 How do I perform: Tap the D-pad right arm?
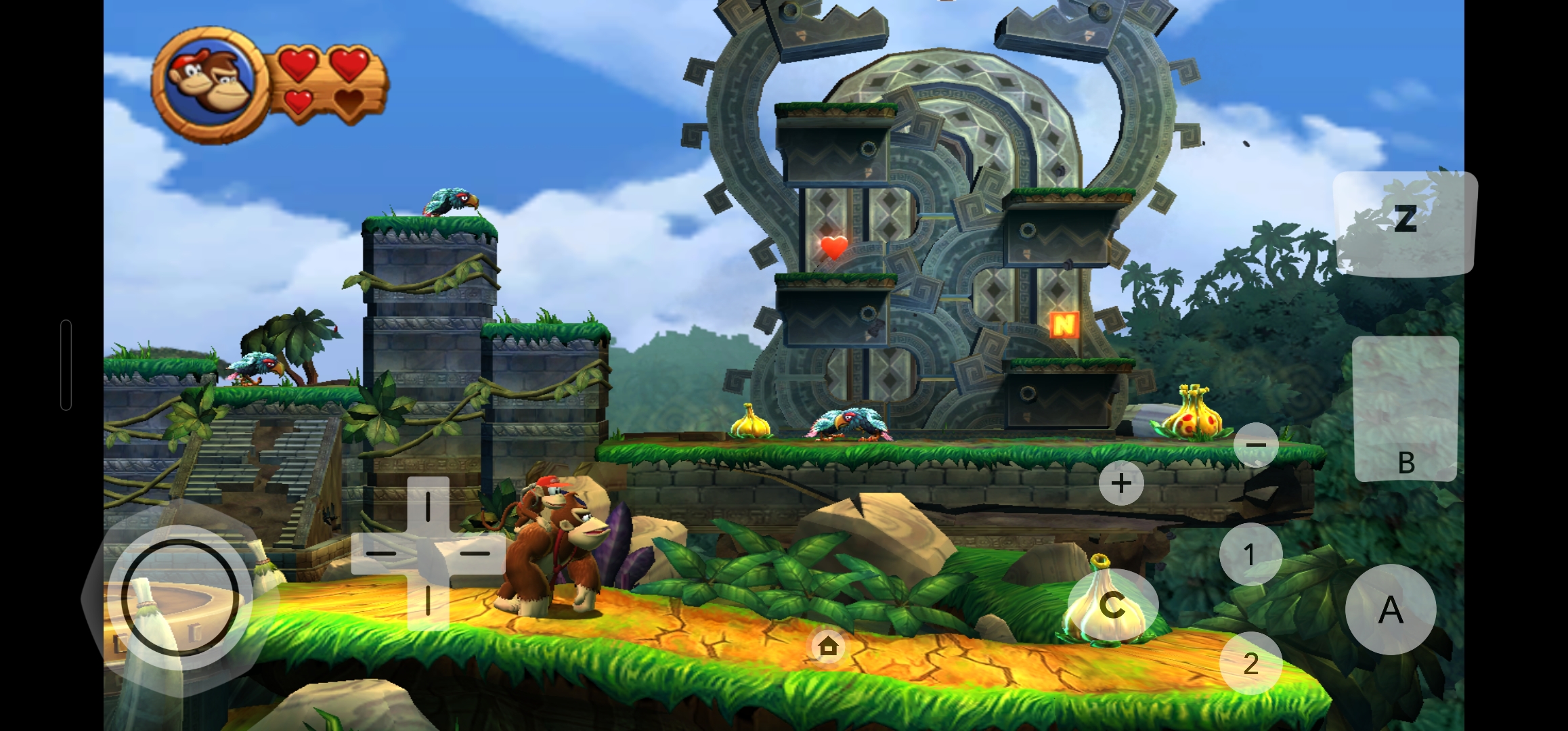point(475,553)
